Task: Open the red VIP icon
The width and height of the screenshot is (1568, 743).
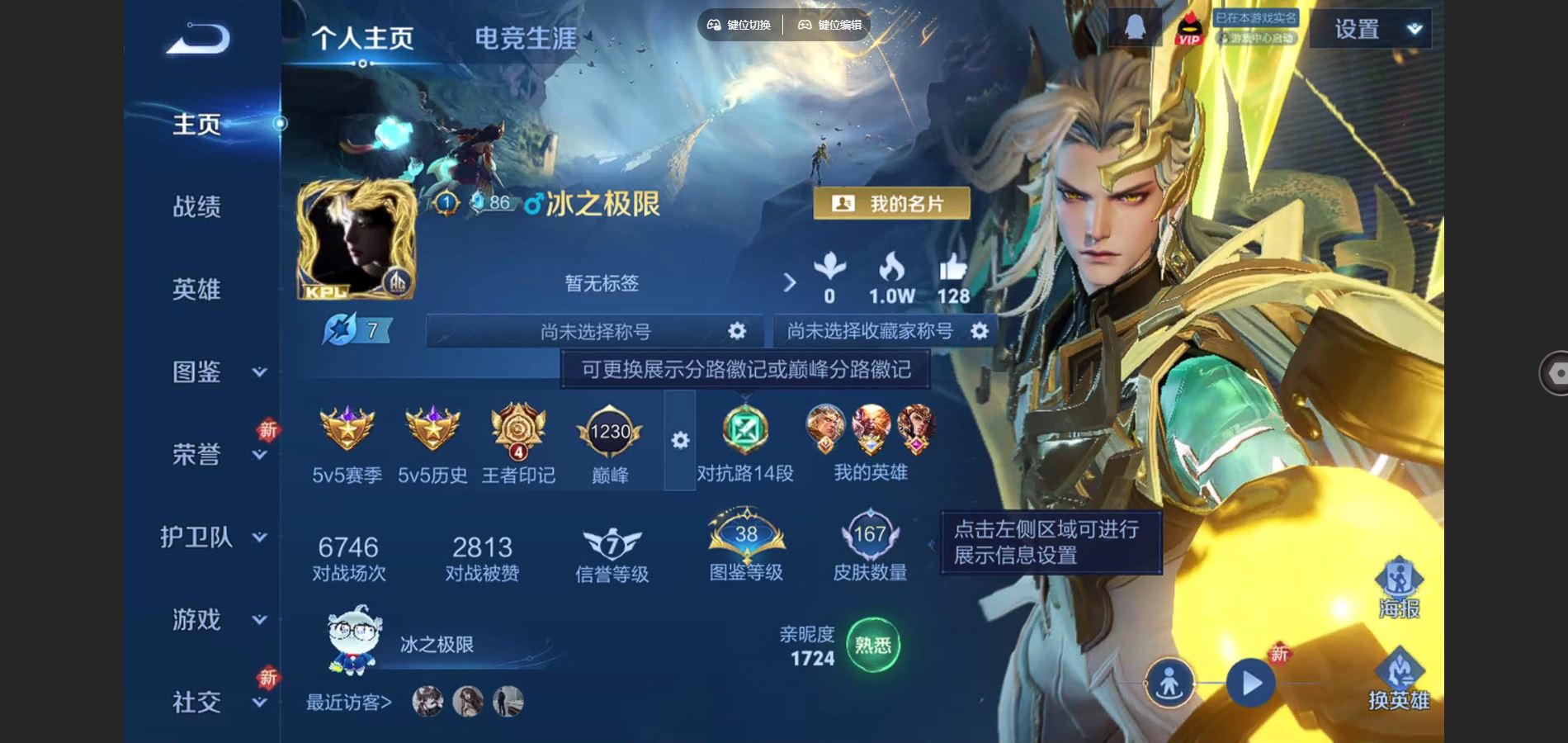Action: point(1190,29)
